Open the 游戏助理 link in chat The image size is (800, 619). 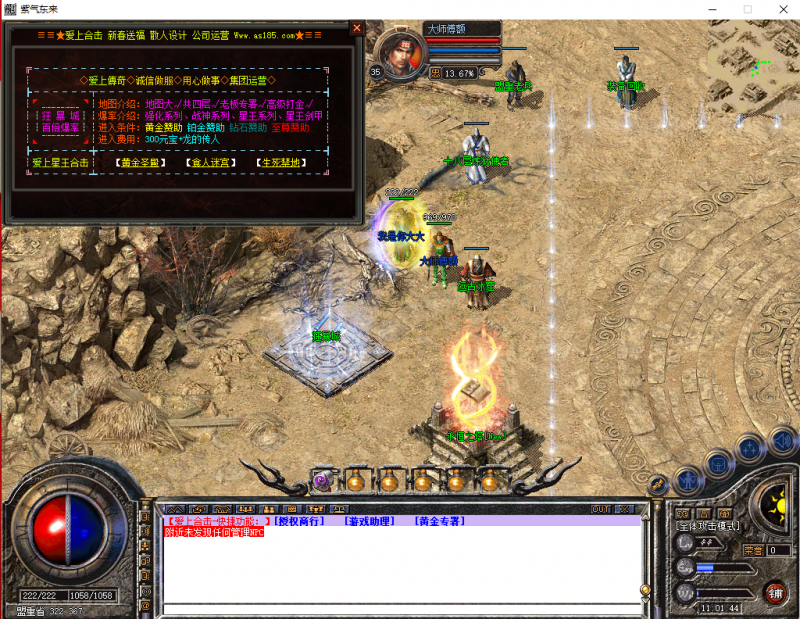[369, 521]
